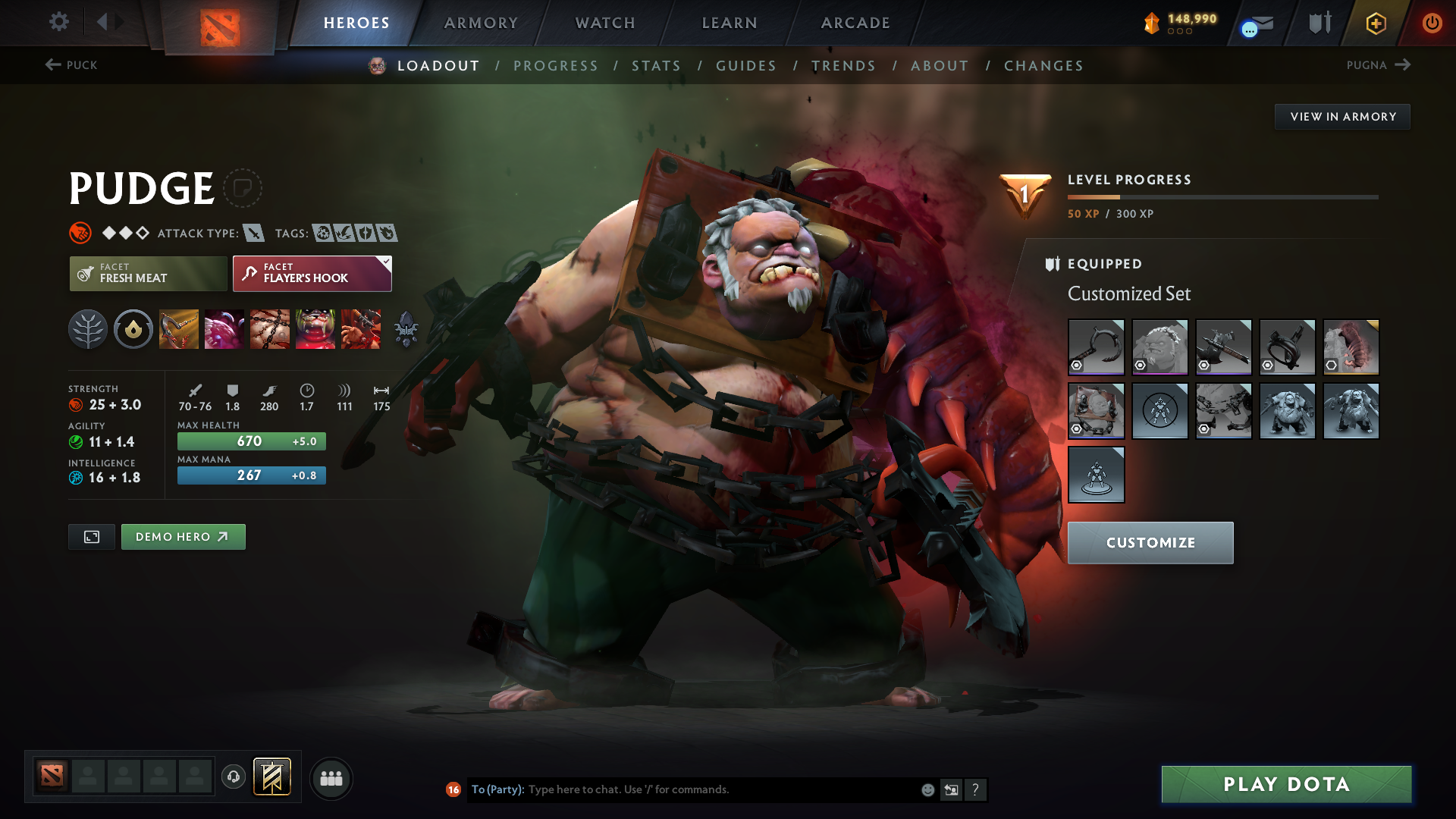
Task: Click the Flesh Heap ability icon
Action: pos(270,329)
